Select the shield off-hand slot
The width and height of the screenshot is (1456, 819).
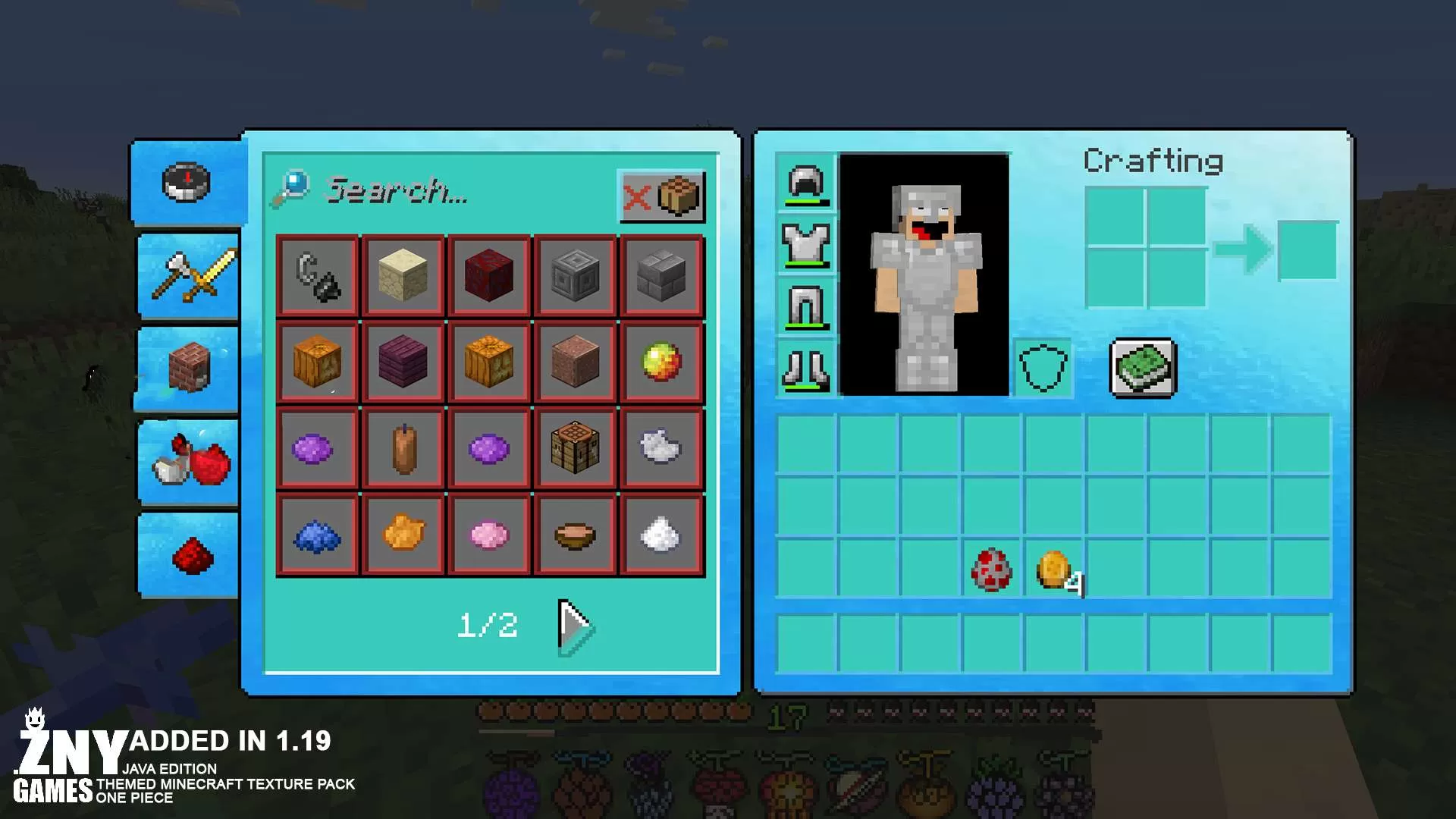1043,369
